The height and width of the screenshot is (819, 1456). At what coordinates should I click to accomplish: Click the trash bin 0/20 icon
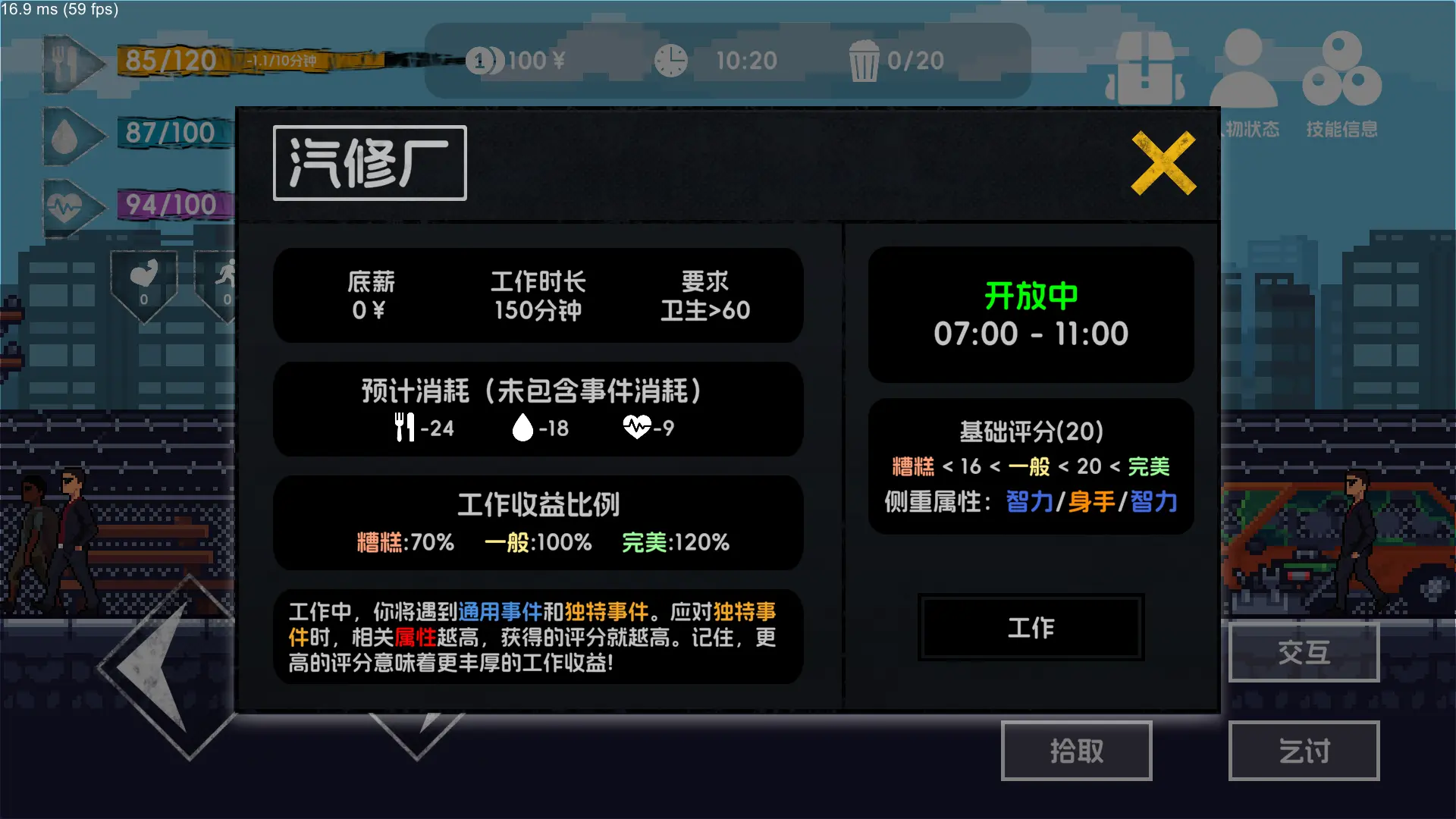864,61
